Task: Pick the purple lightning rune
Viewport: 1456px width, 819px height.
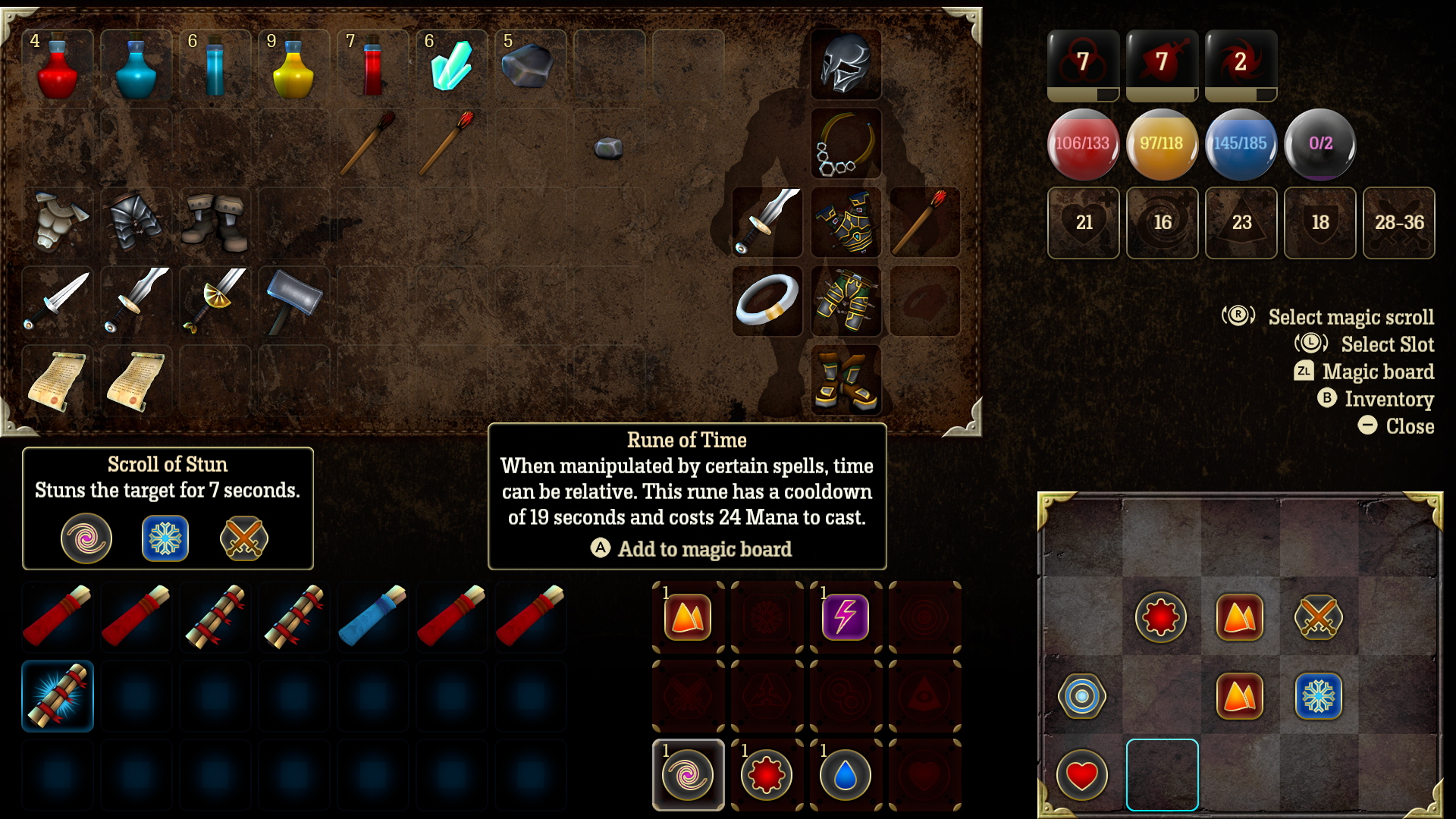Action: [x=846, y=617]
